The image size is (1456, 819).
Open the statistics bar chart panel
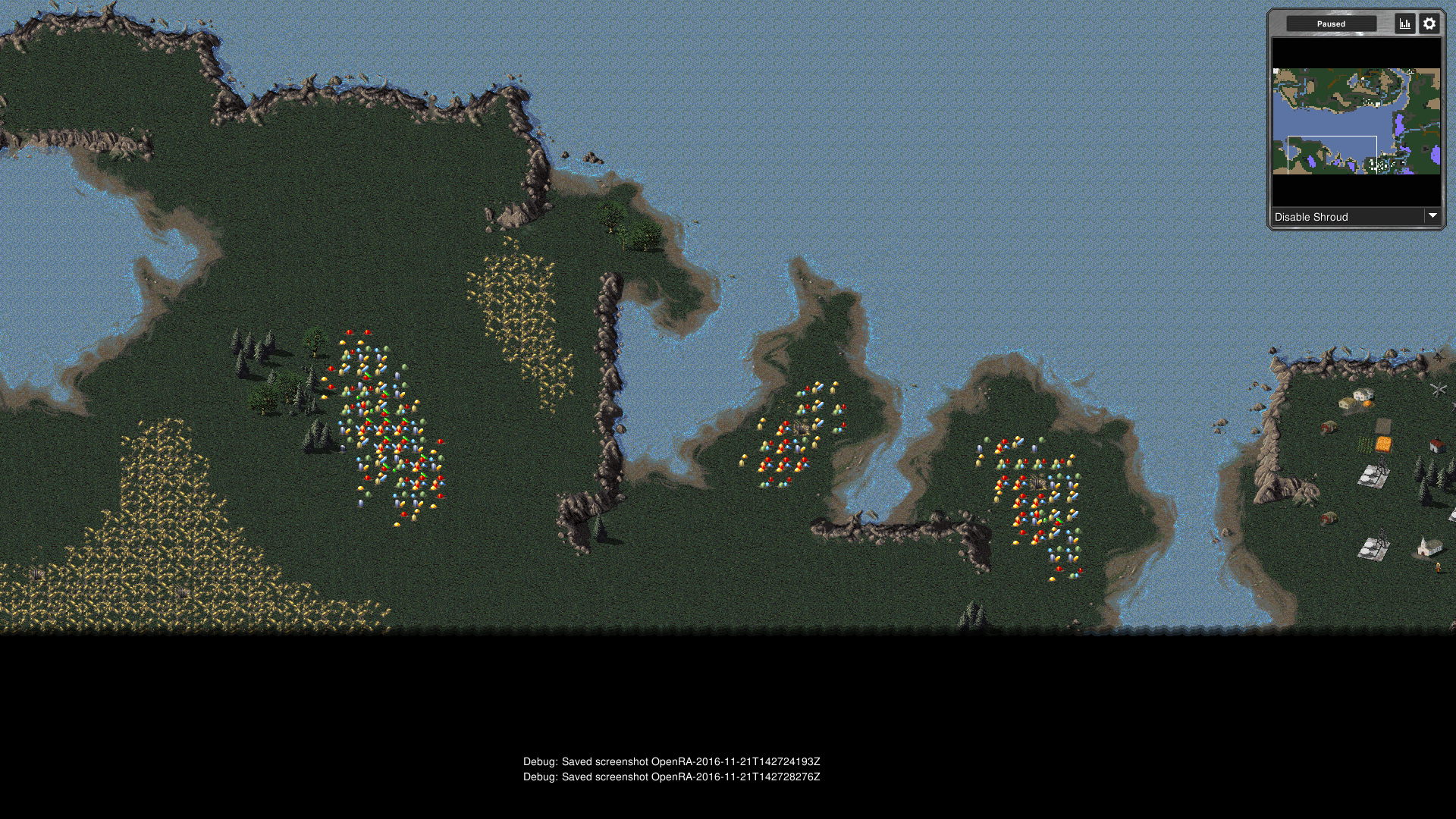(x=1404, y=24)
